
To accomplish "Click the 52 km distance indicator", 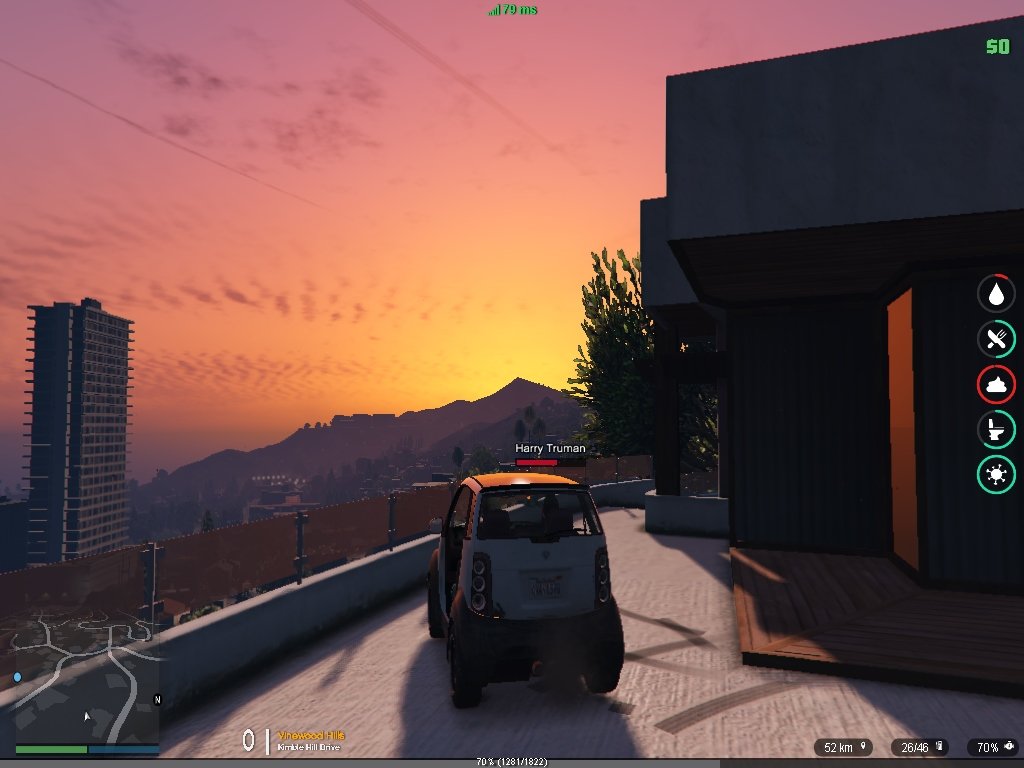I will 843,747.
